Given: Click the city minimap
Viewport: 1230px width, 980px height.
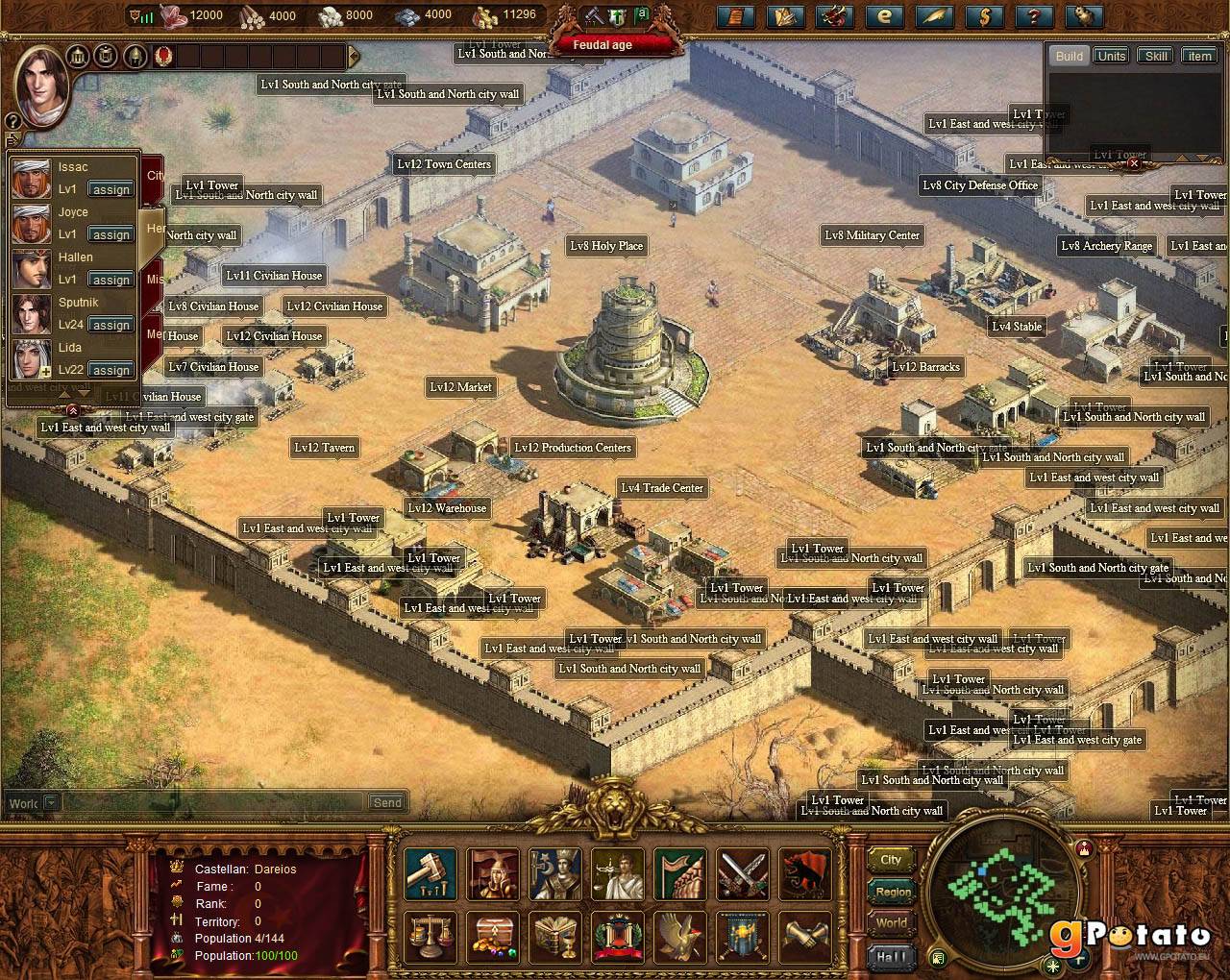Looking at the screenshot, I should [1004, 895].
